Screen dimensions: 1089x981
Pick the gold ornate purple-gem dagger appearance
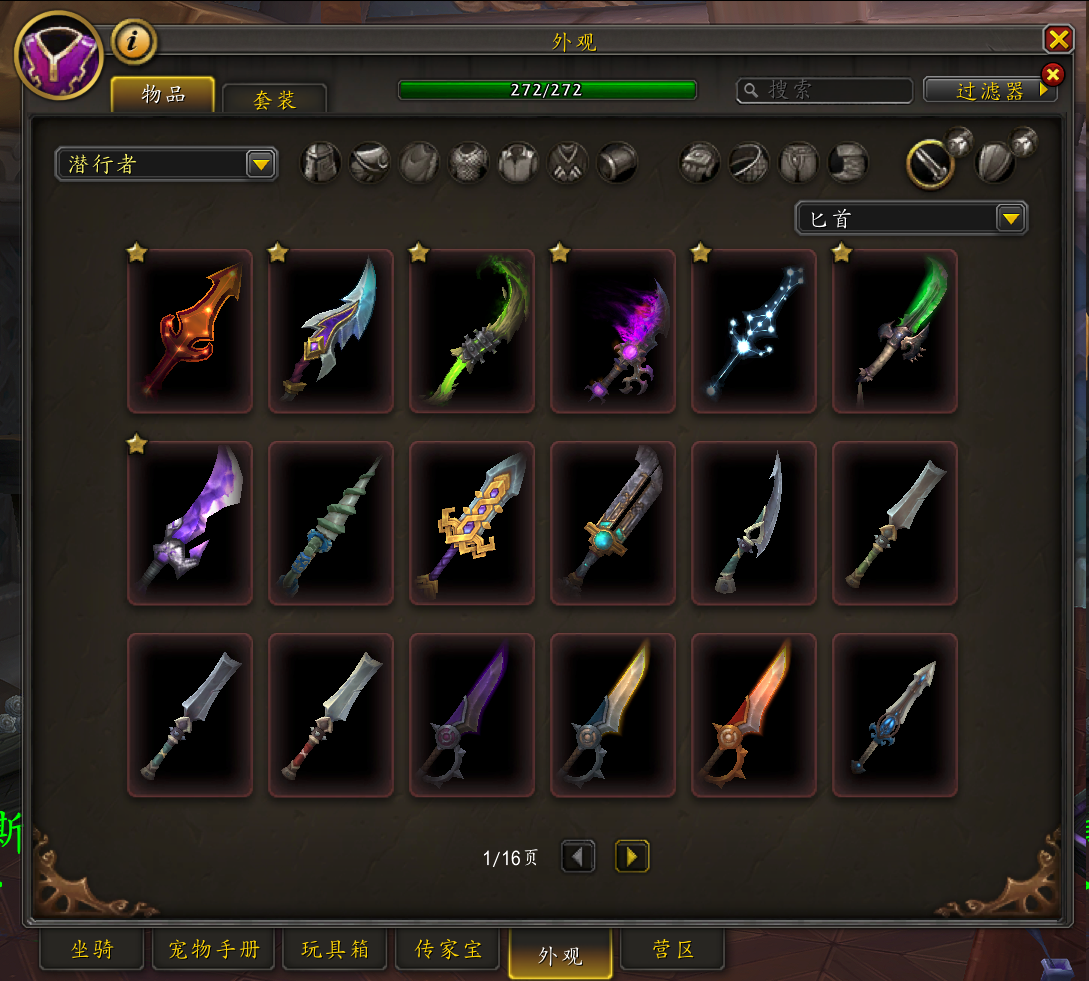(472, 523)
